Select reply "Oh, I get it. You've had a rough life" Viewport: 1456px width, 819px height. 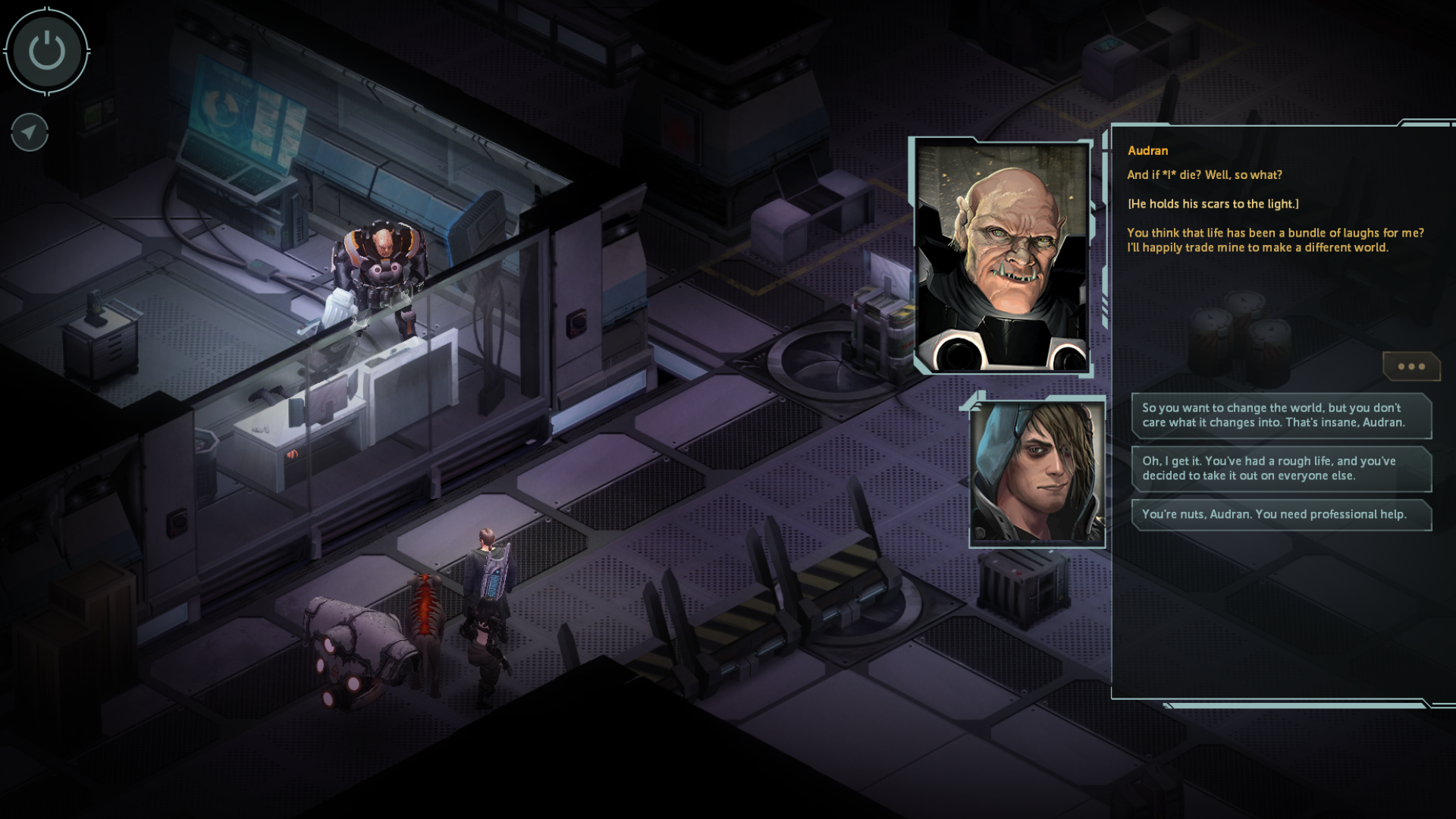1281,469
